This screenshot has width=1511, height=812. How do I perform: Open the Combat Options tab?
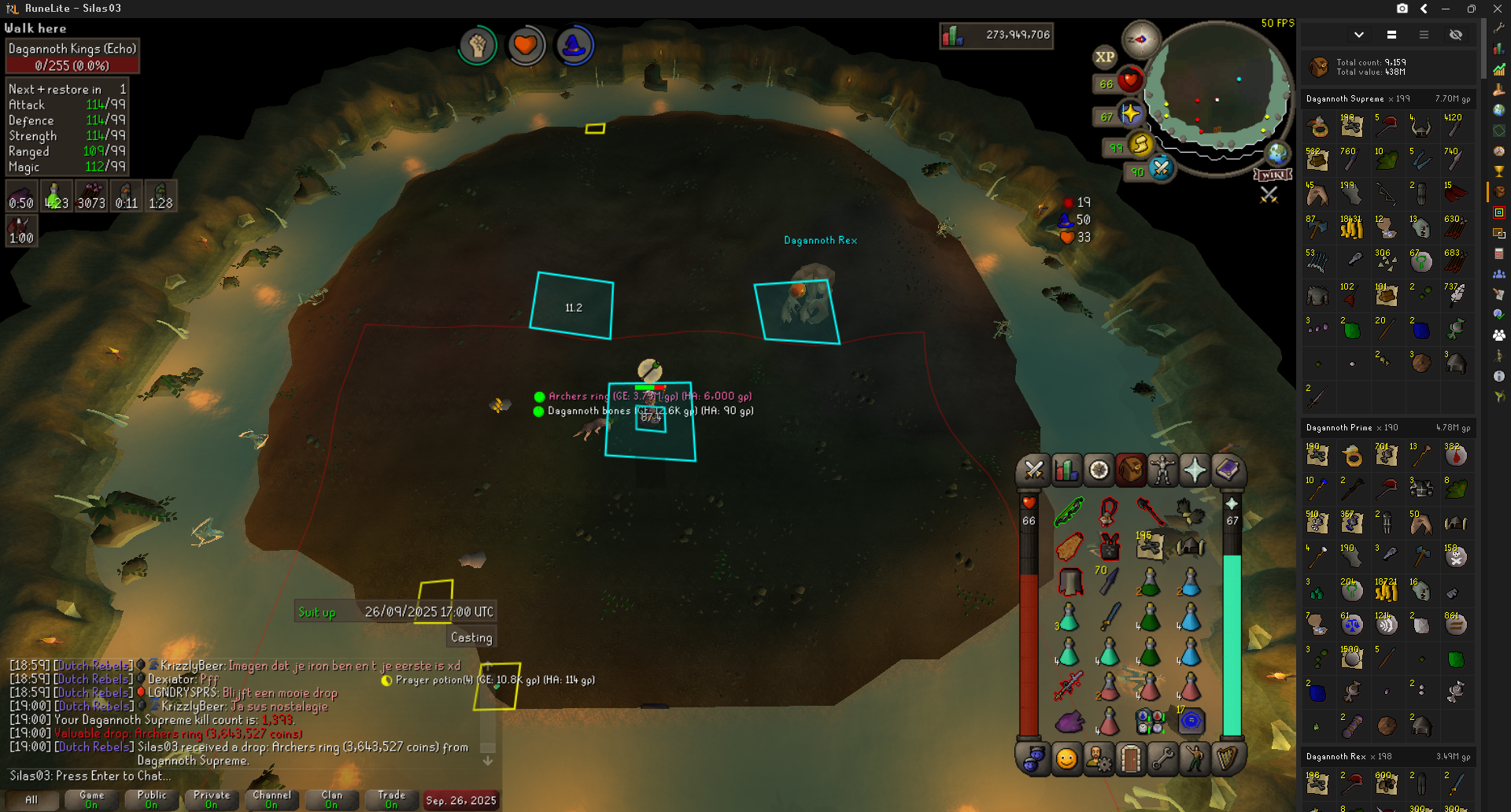click(1033, 471)
